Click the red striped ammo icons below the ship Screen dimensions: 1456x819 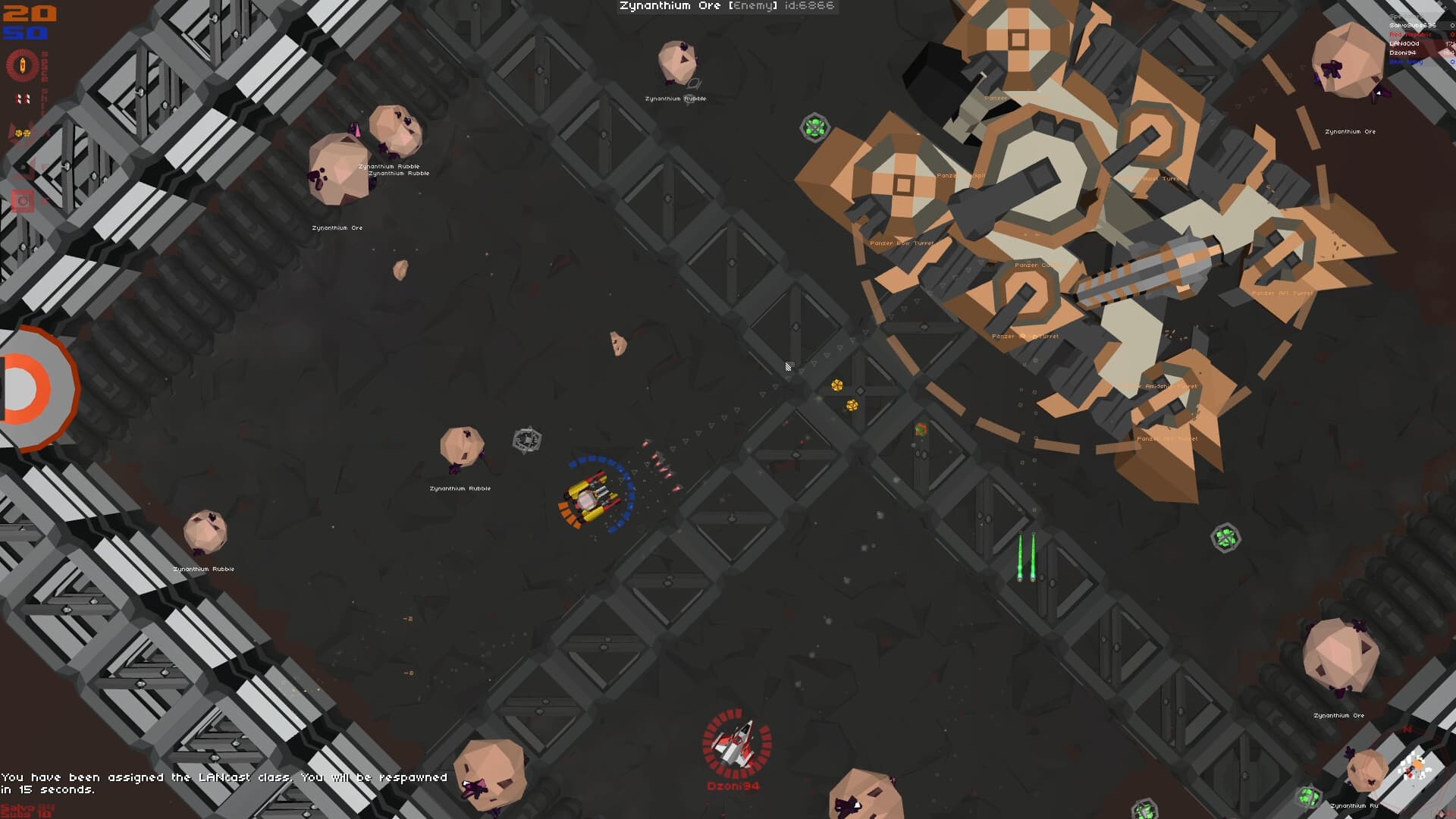tap(23, 98)
